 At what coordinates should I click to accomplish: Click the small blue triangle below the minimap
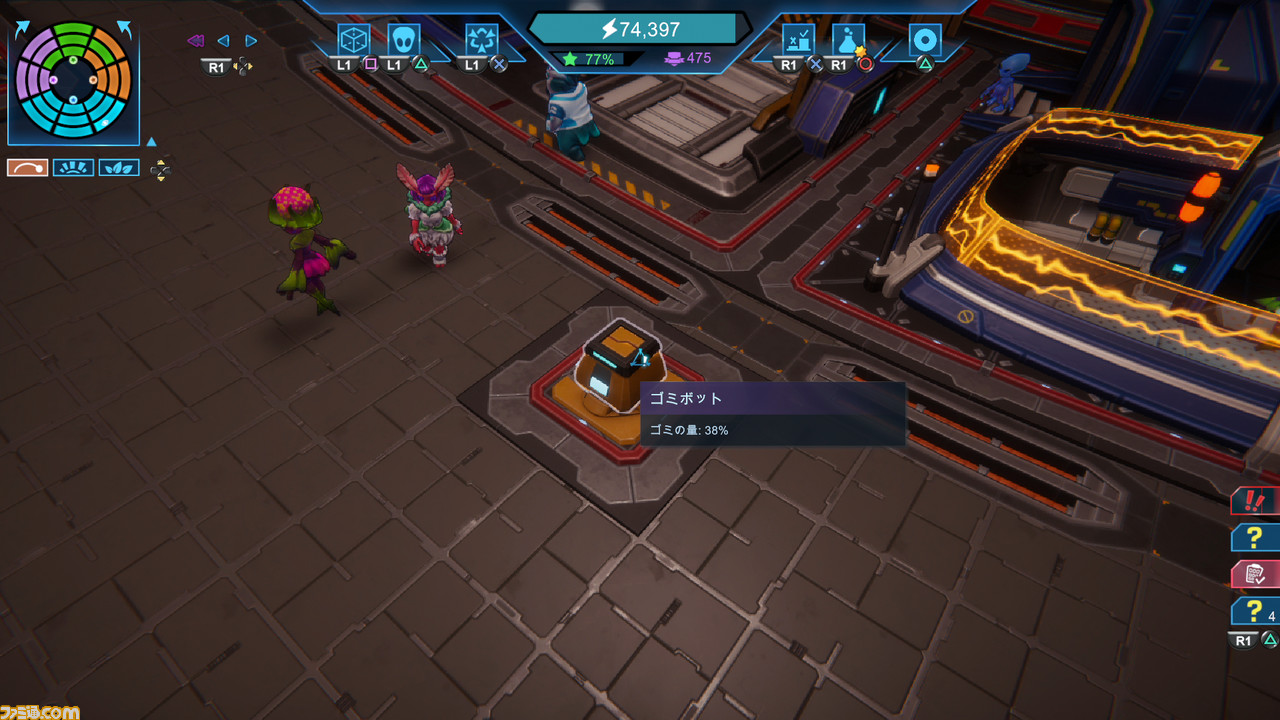click(151, 142)
